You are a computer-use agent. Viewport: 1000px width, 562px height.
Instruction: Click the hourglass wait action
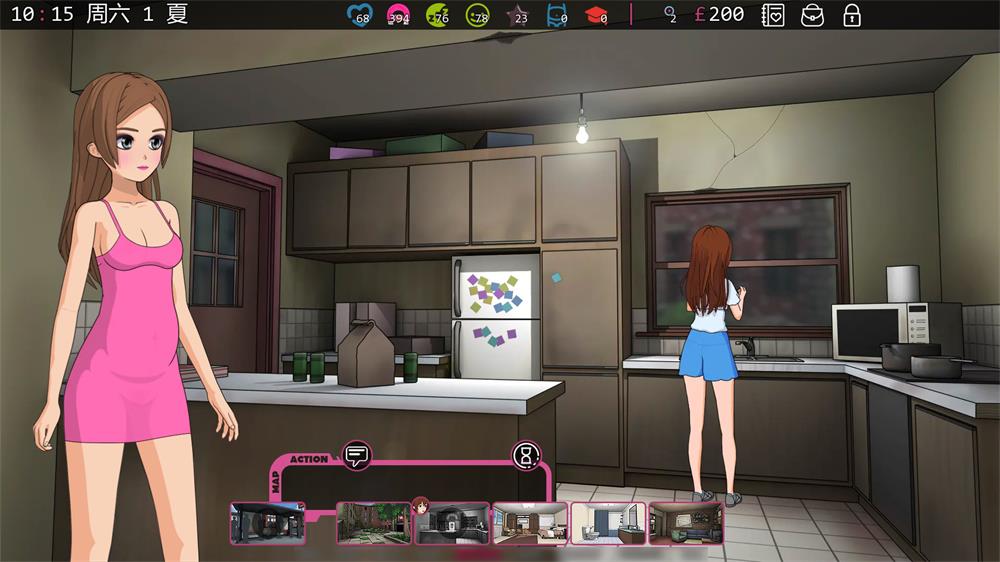[x=526, y=456]
